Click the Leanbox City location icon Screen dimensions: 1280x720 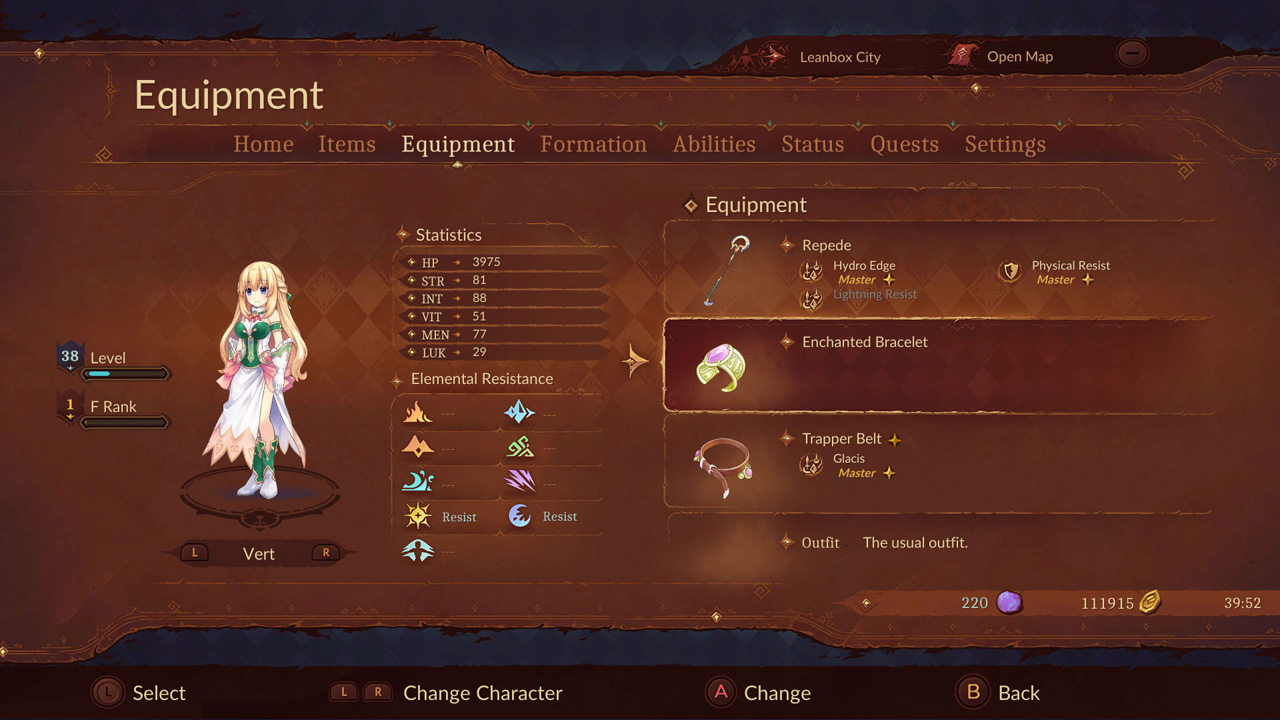770,57
